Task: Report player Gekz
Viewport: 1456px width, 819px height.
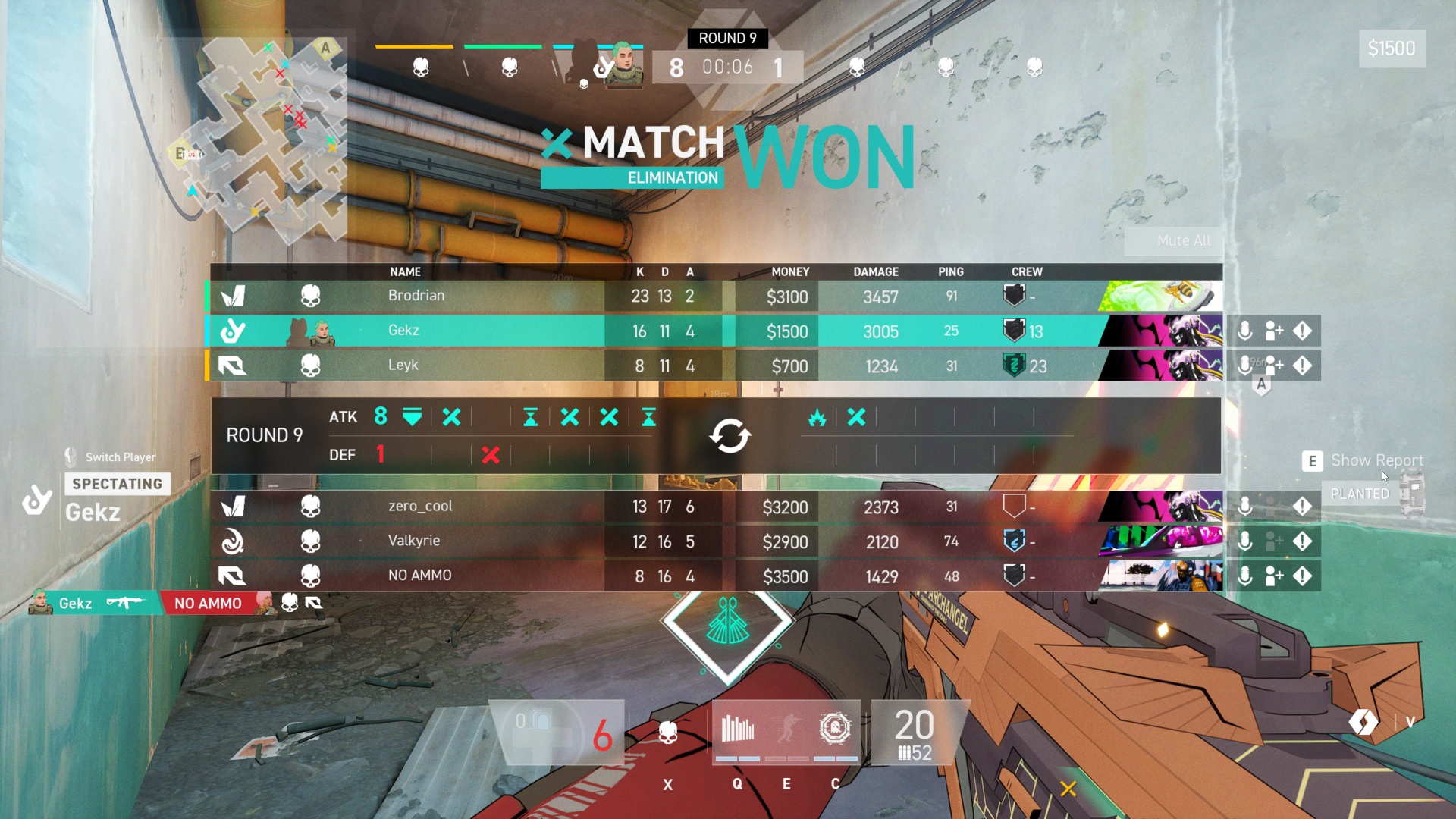Action: [1302, 331]
